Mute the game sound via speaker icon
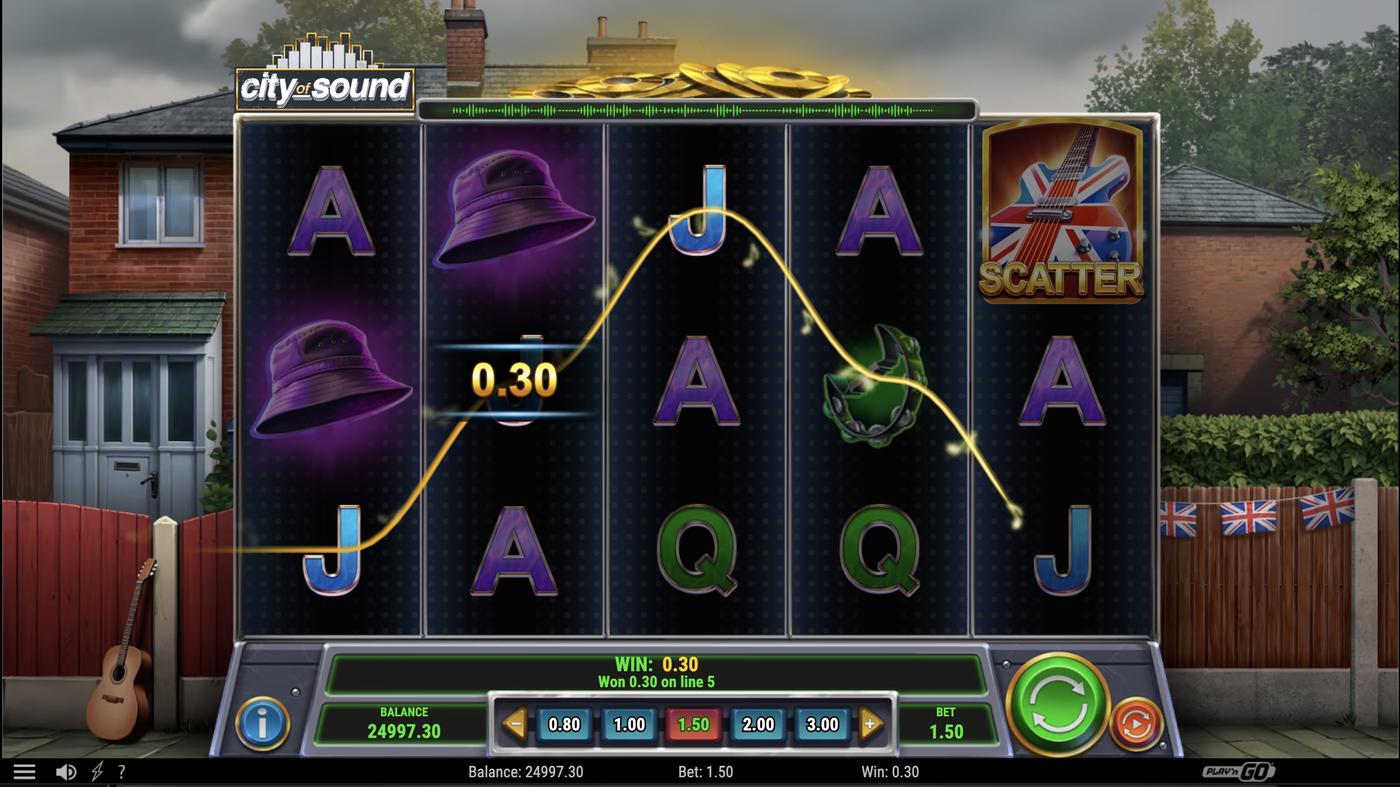1400x787 pixels. [64, 770]
